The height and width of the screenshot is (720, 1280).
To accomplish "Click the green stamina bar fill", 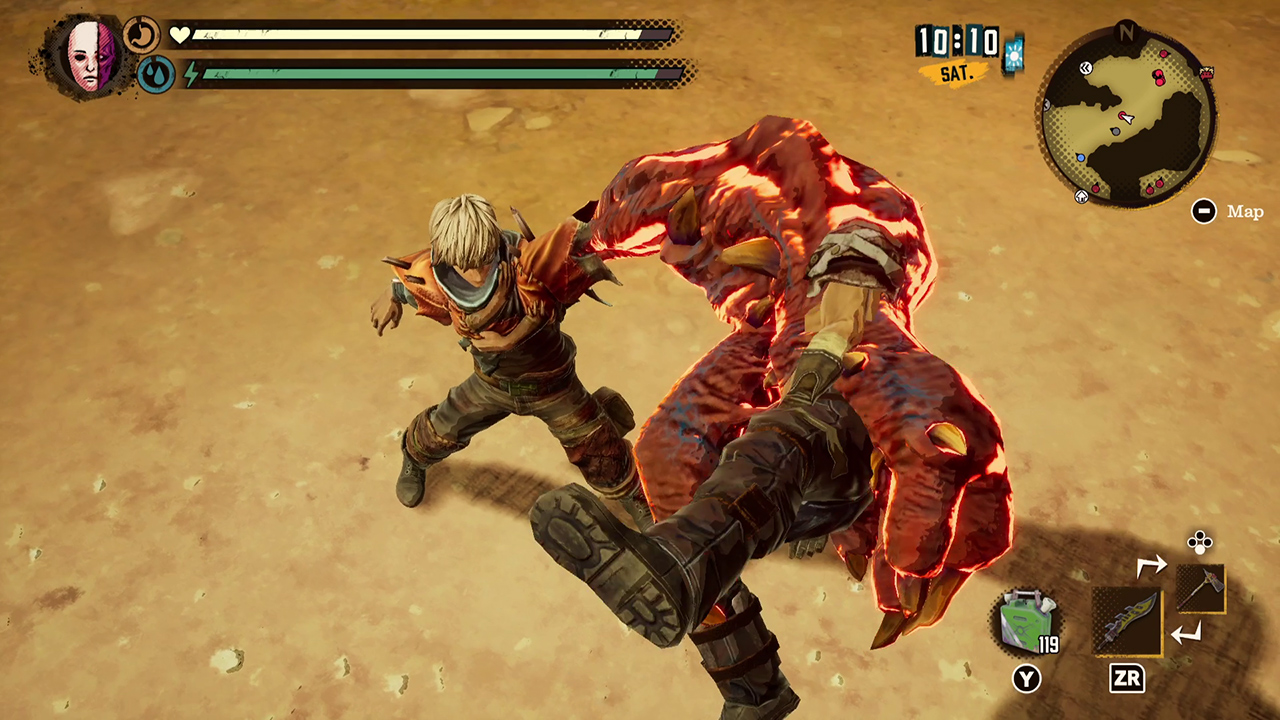I will point(420,73).
